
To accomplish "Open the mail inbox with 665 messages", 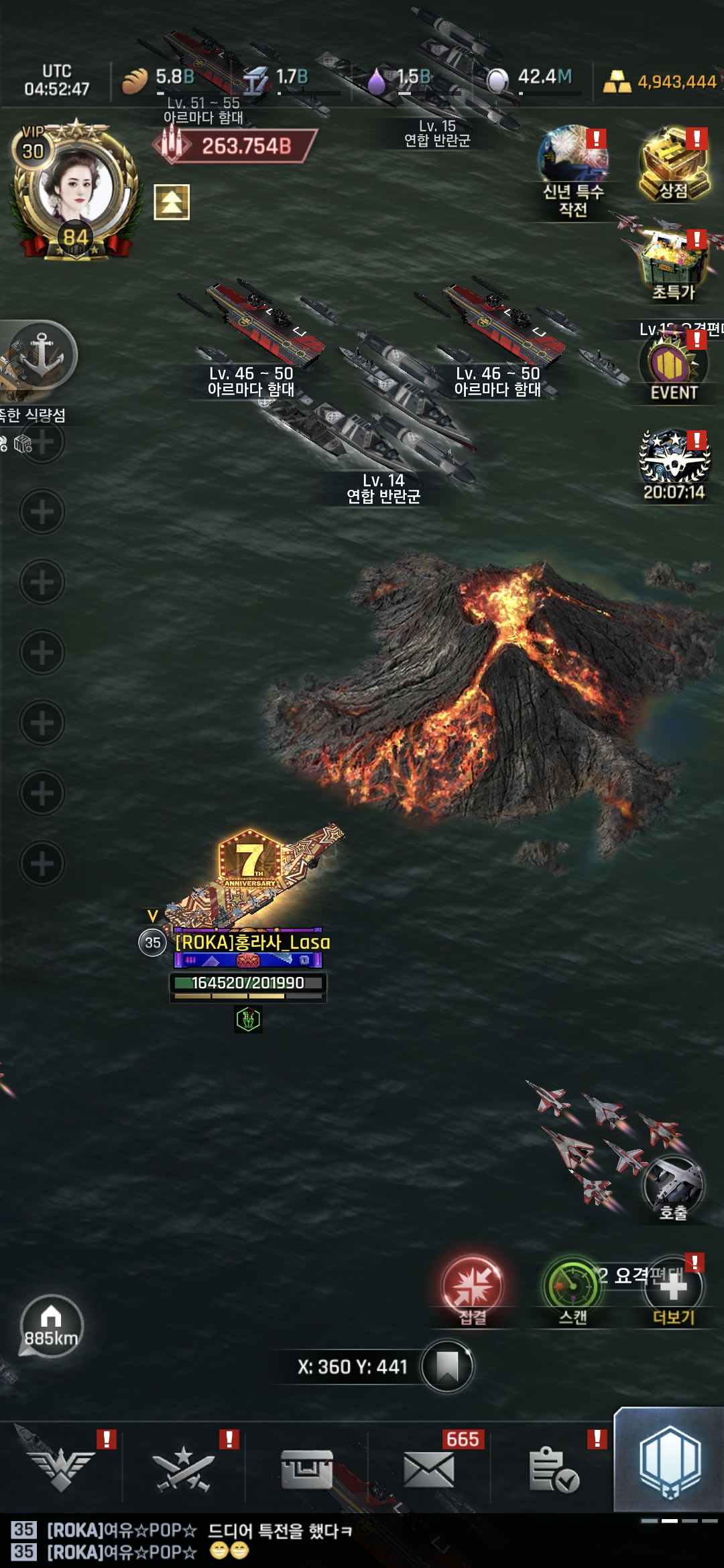I will (x=429, y=1469).
